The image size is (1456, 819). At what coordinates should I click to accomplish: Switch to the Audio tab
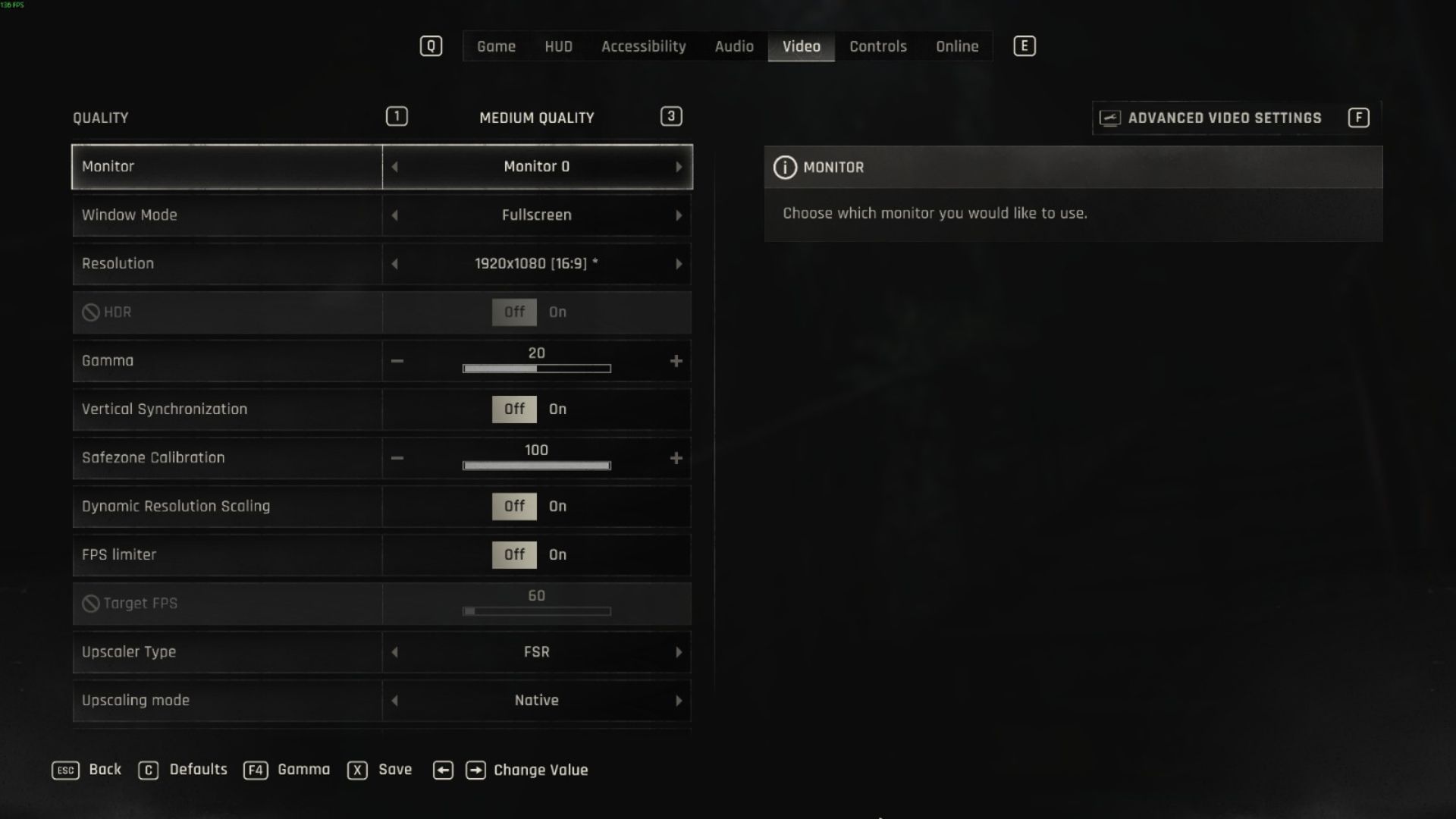pyautogui.click(x=733, y=46)
